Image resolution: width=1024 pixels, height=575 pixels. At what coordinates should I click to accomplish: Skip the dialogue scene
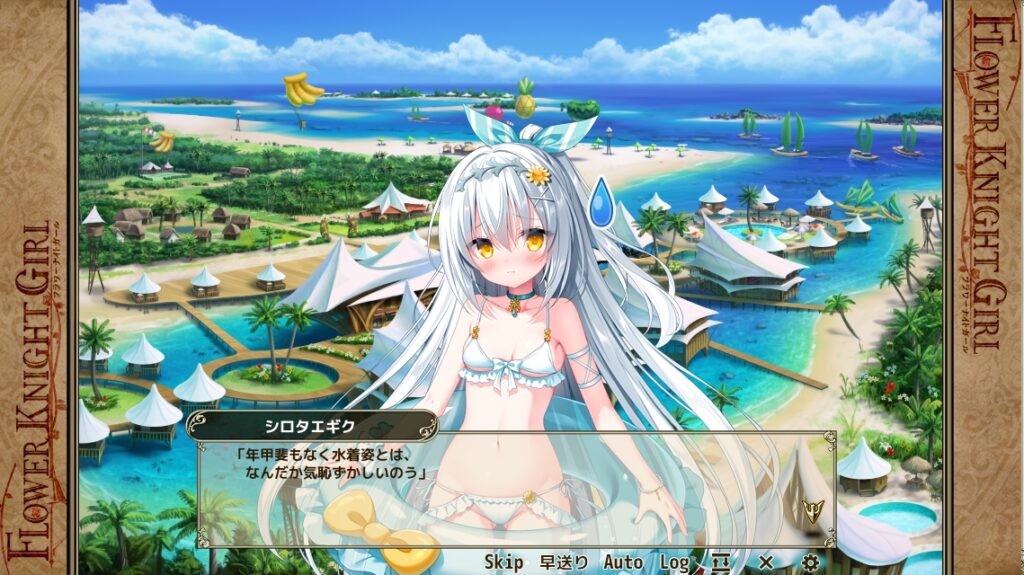(x=504, y=562)
